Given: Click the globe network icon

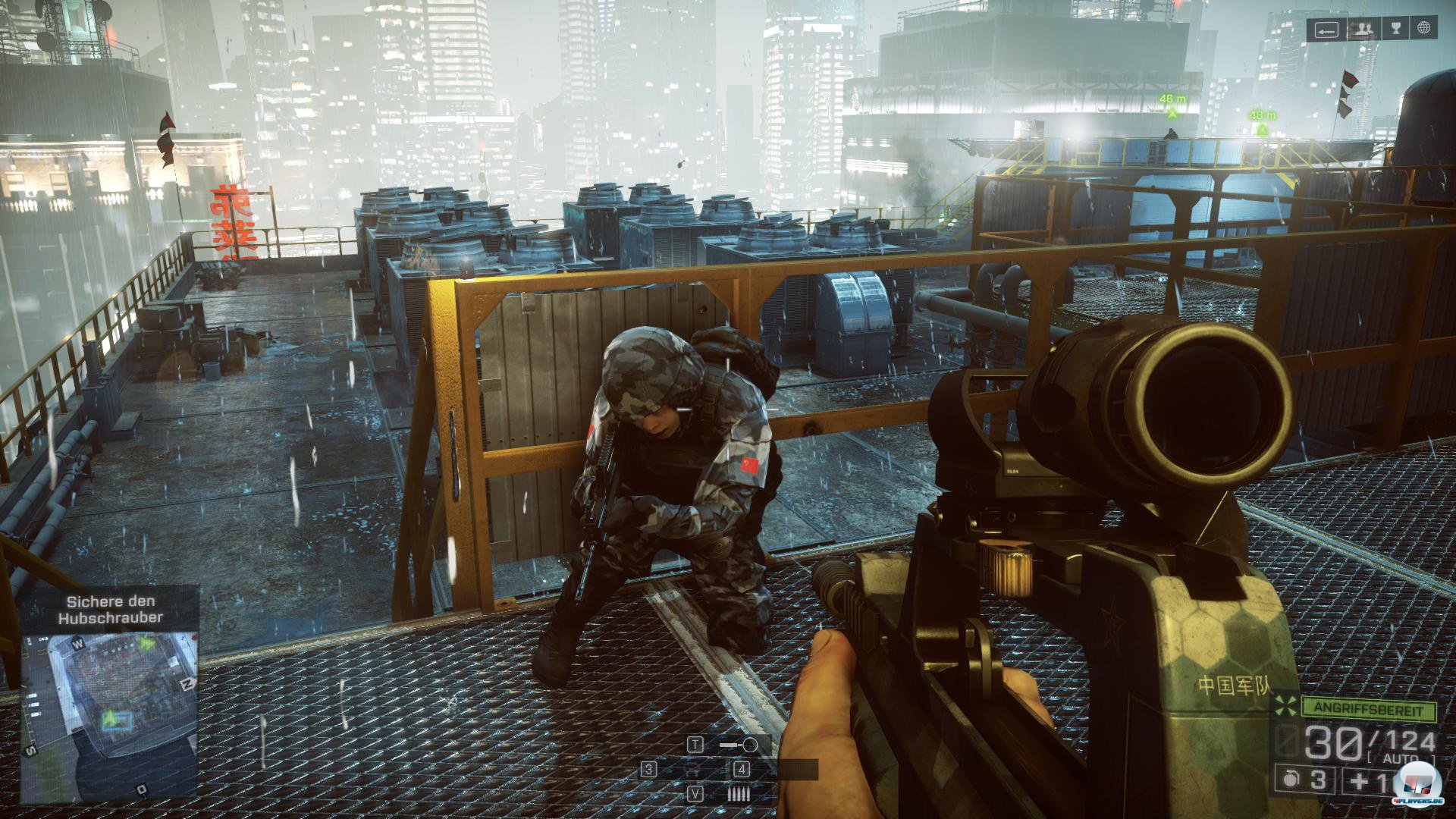Looking at the screenshot, I should point(1424,29).
